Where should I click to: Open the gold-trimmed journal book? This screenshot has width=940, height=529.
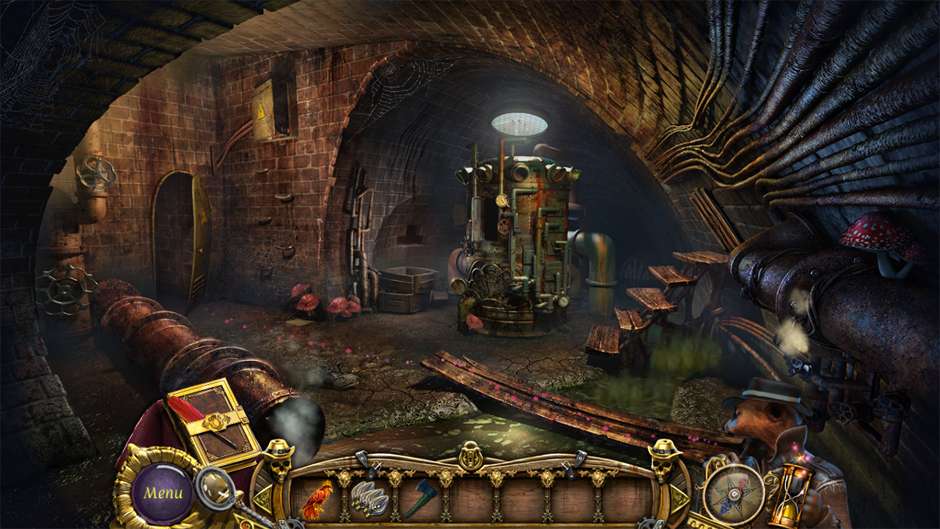click(x=214, y=421)
